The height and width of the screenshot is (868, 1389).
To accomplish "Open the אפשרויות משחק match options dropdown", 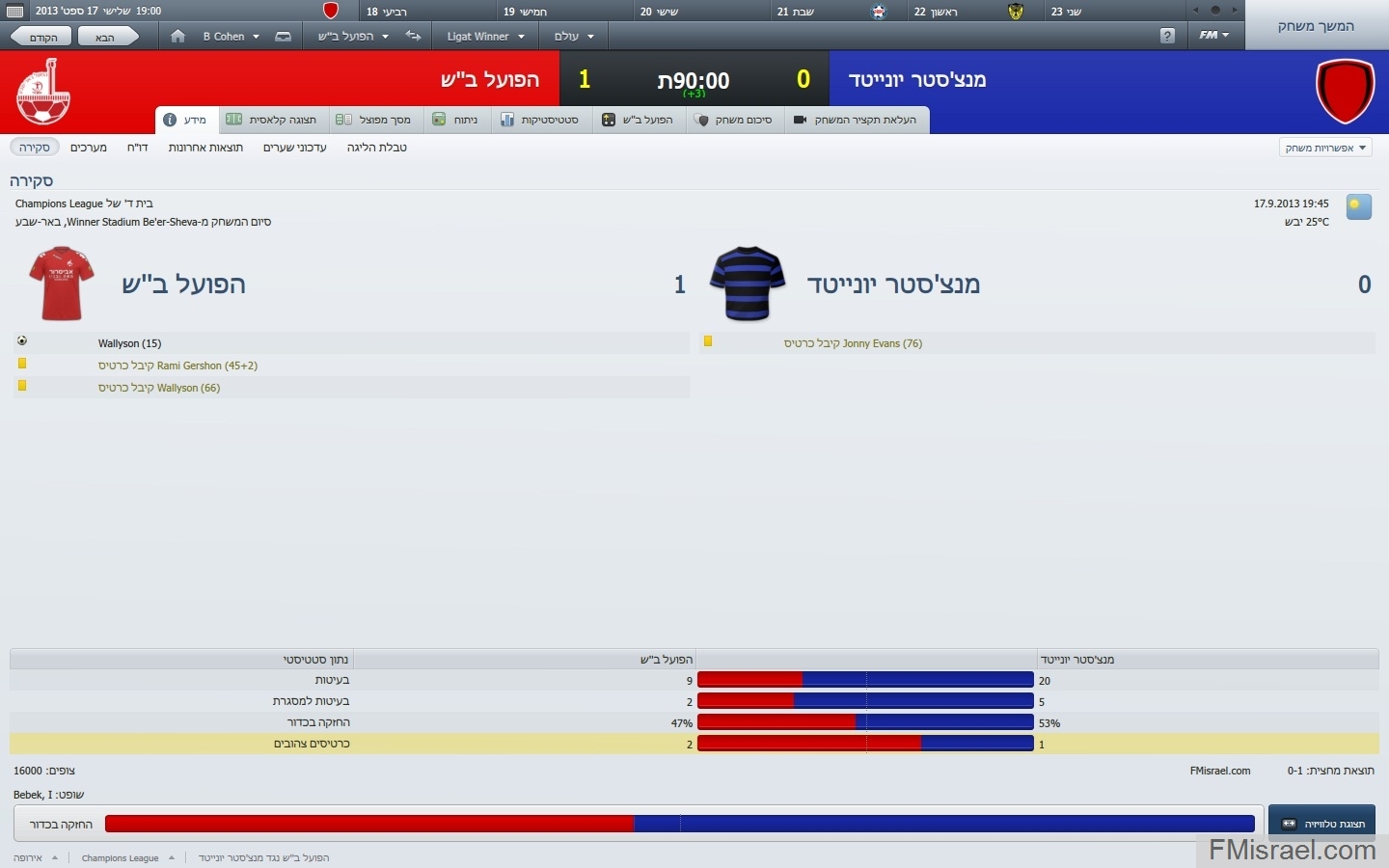I will (x=1325, y=148).
